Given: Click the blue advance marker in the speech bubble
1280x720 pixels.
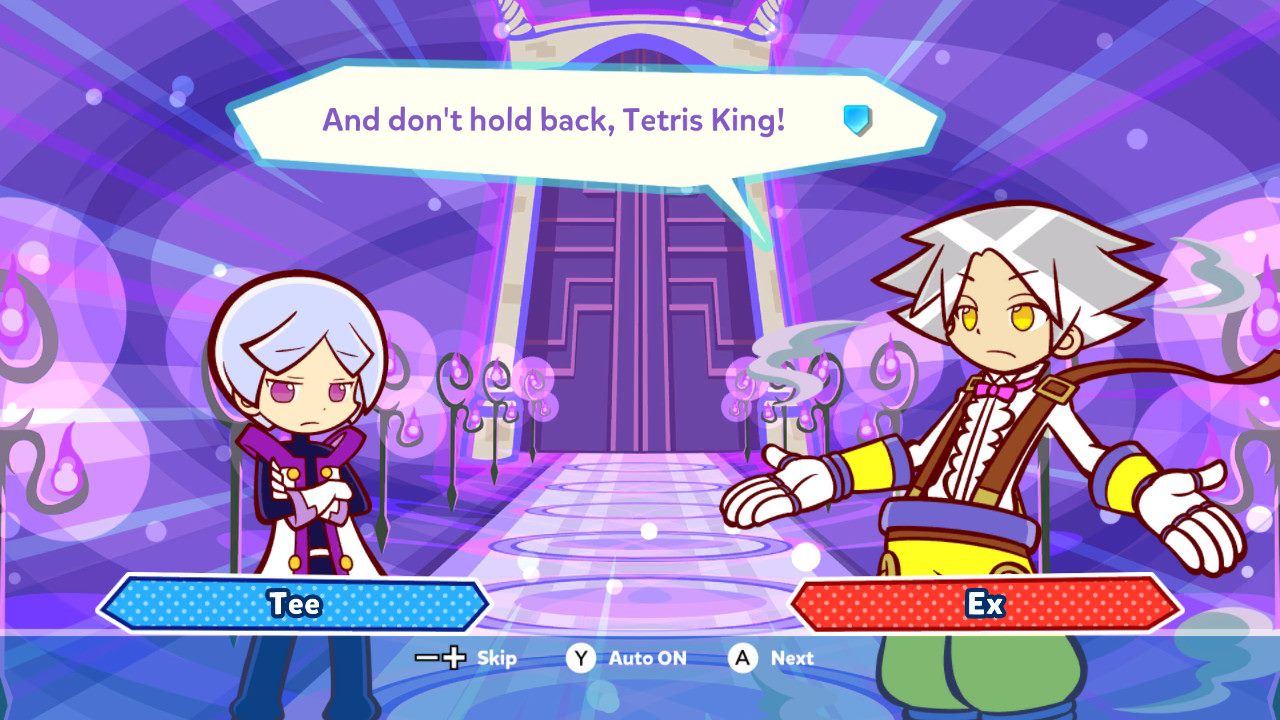Looking at the screenshot, I should click(857, 121).
